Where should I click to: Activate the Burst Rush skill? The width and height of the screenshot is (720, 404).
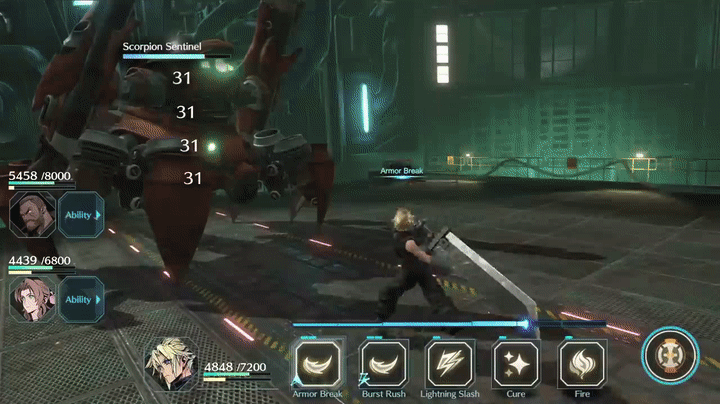(383, 364)
